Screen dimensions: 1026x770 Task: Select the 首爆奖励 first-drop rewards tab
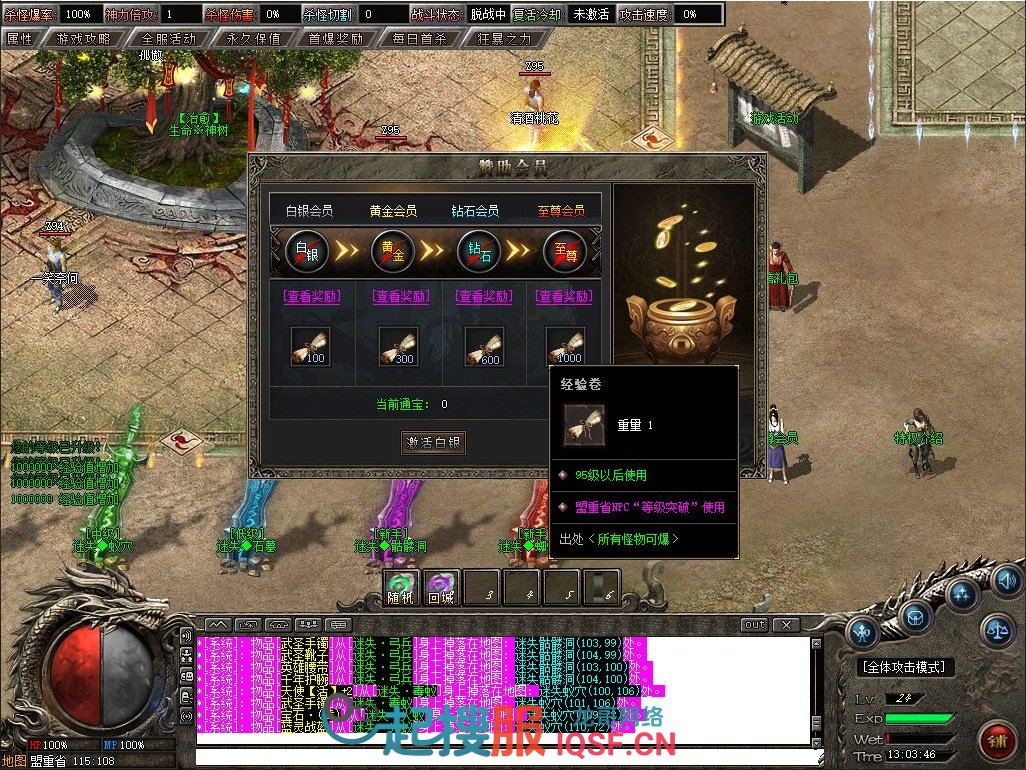[x=335, y=38]
